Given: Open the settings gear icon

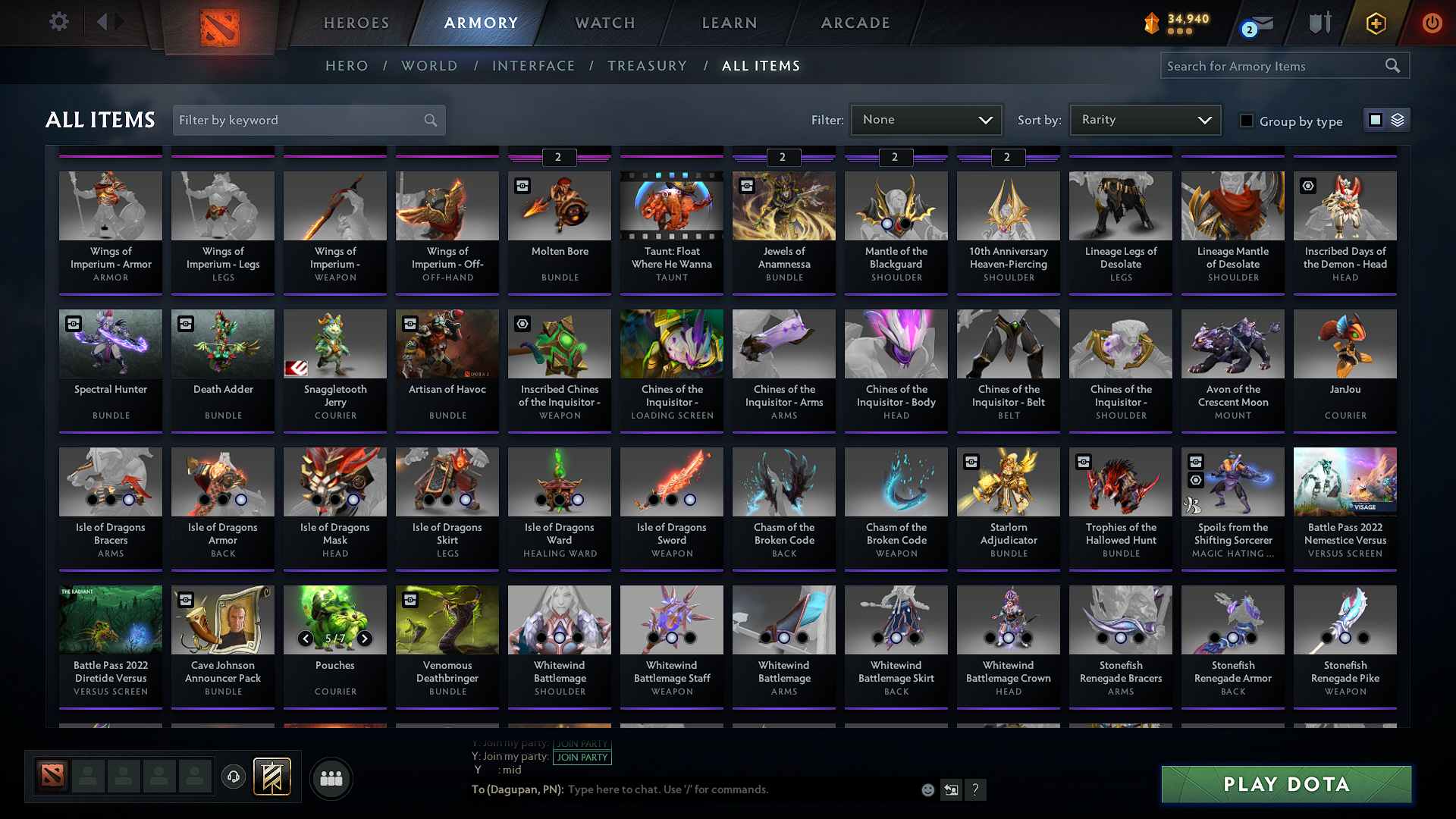Looking at the screenshot, I should point(58,22).
